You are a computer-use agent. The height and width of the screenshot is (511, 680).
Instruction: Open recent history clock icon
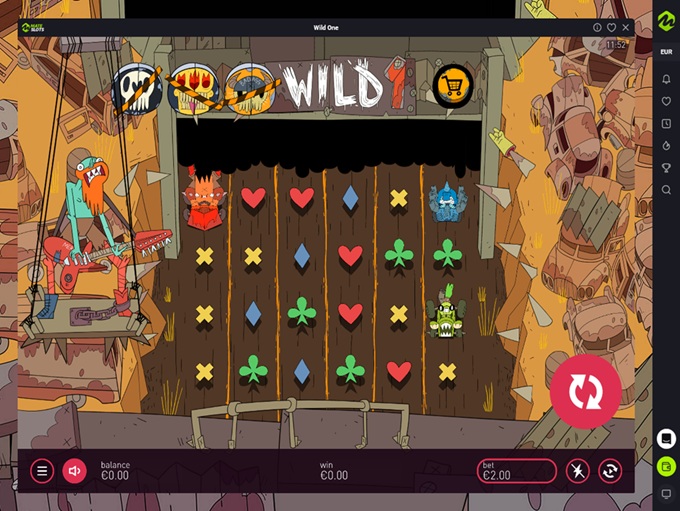pos(666,123)
